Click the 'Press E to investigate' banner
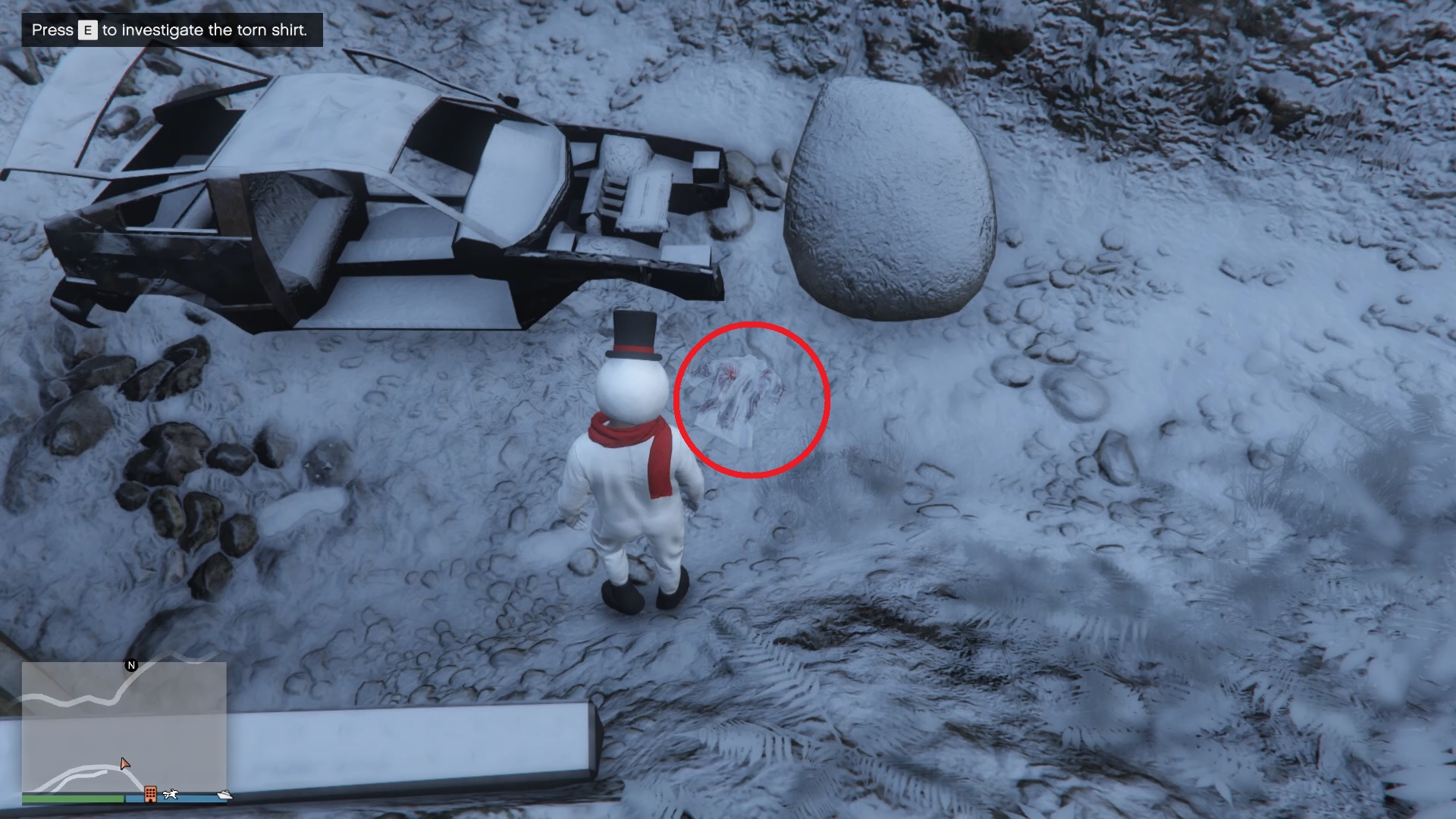This screenshot has height=819, width=1456. pos(171,30)
